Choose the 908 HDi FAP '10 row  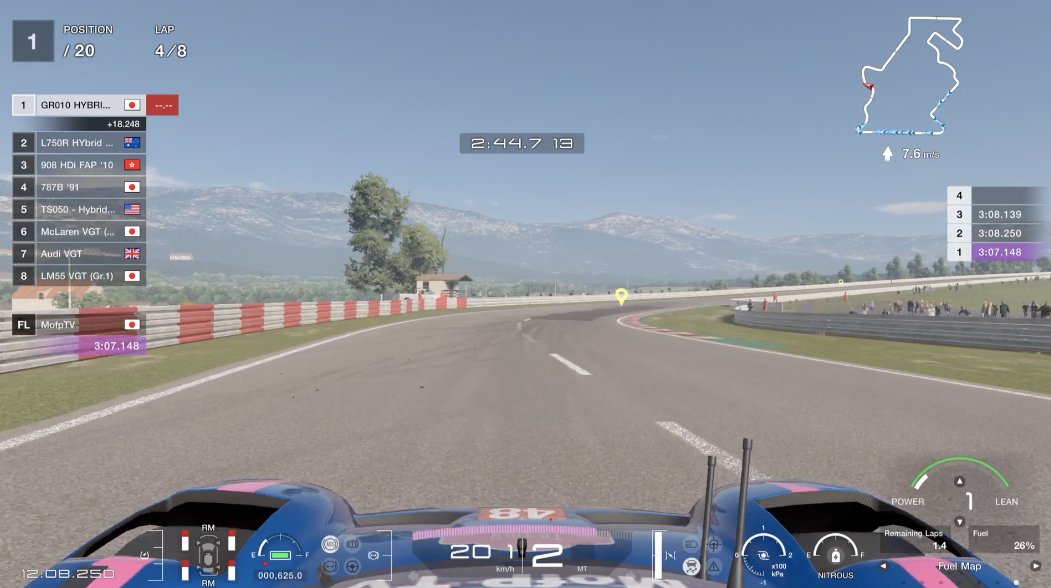78,165
